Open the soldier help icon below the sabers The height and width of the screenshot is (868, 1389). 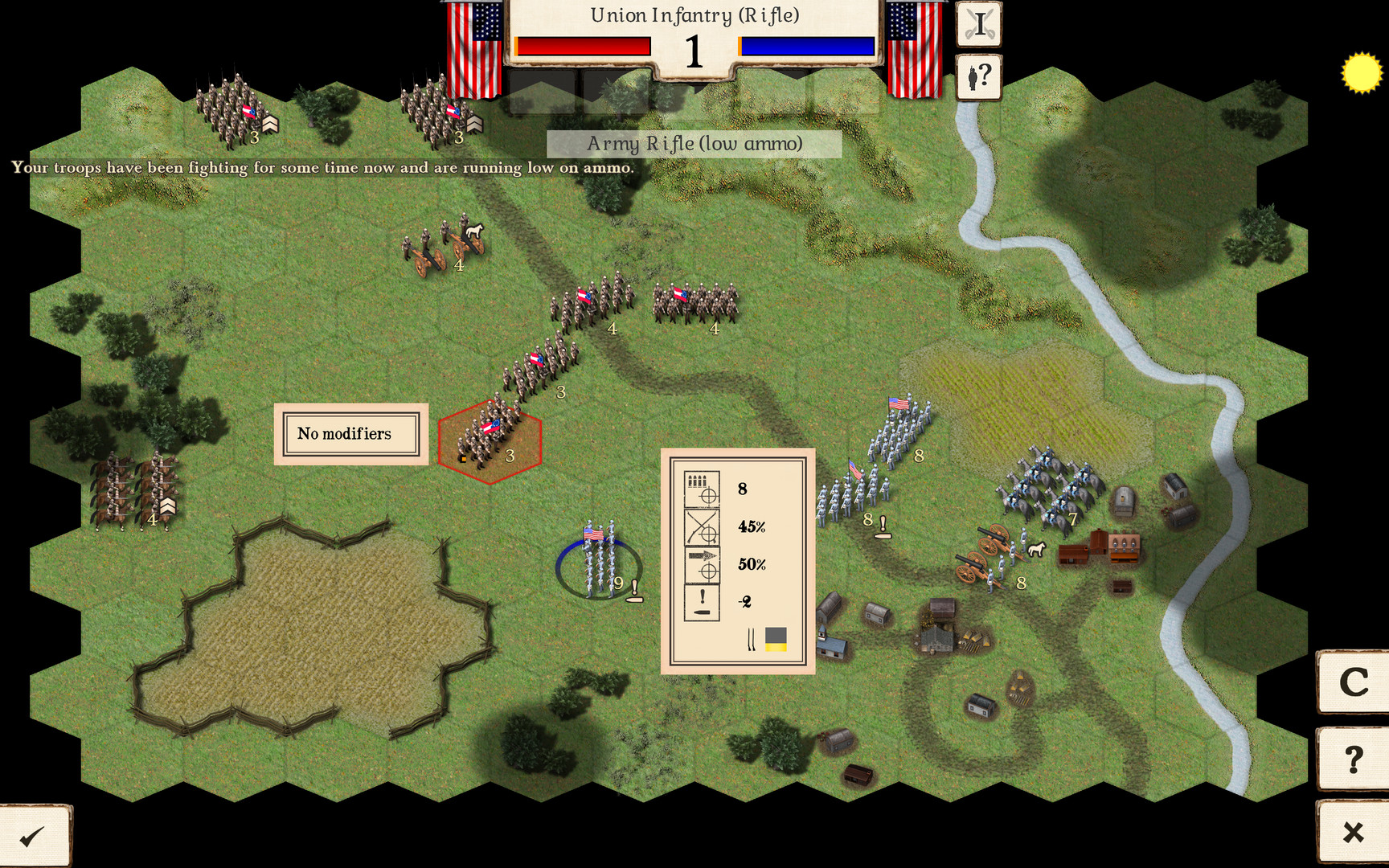point(978,76)
